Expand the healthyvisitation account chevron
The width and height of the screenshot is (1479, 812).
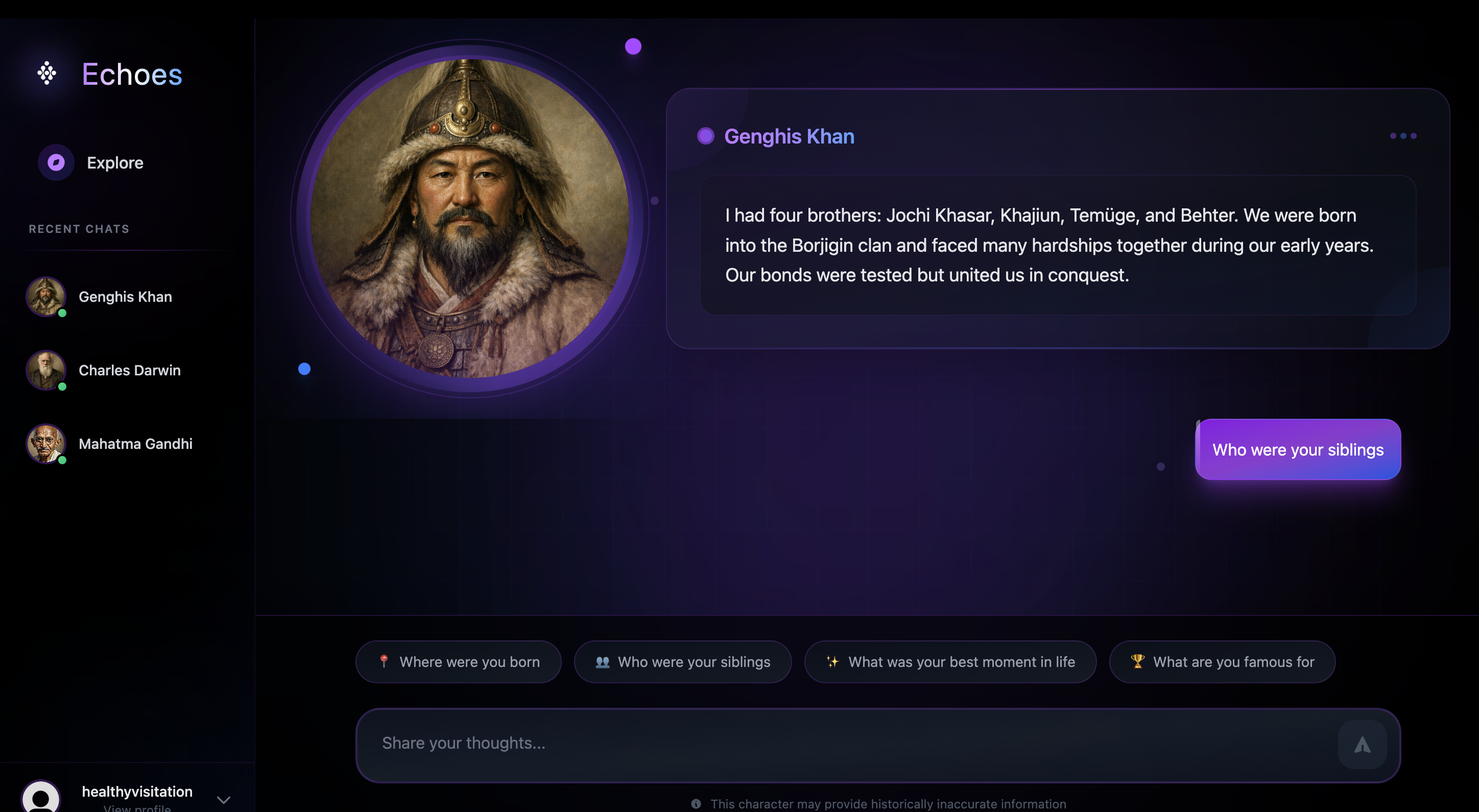point(223,799)
